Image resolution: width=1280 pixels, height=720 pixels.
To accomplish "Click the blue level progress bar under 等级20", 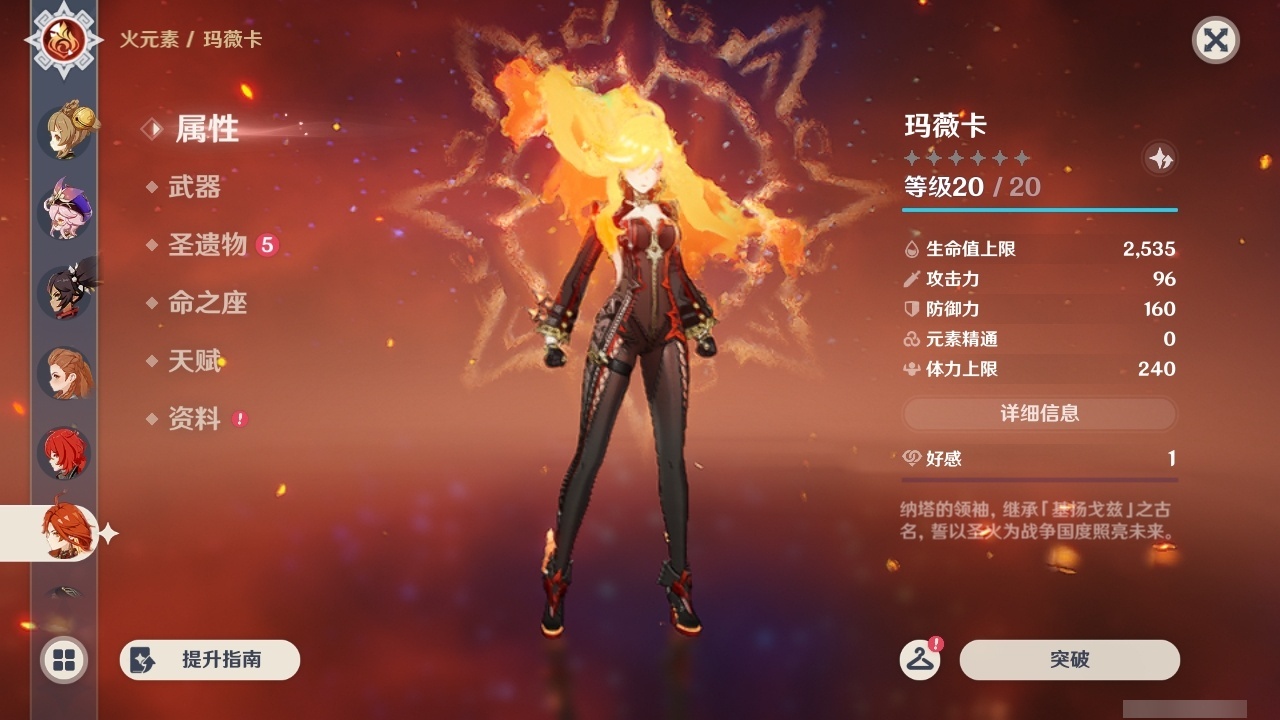I will [x=1040, y=210].
